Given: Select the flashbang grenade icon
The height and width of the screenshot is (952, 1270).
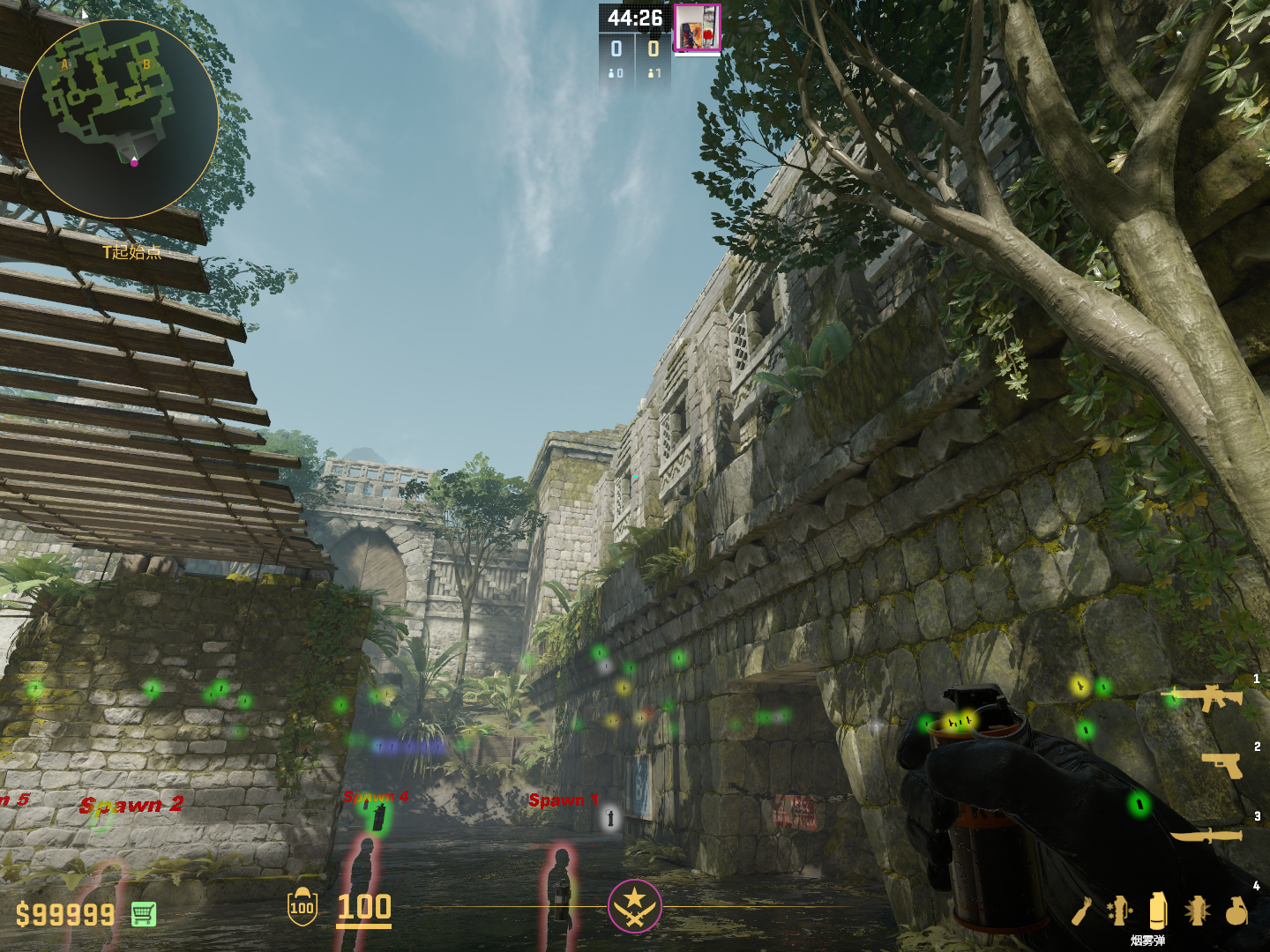Looking at the screenshot, I should tap(1197, 911).
